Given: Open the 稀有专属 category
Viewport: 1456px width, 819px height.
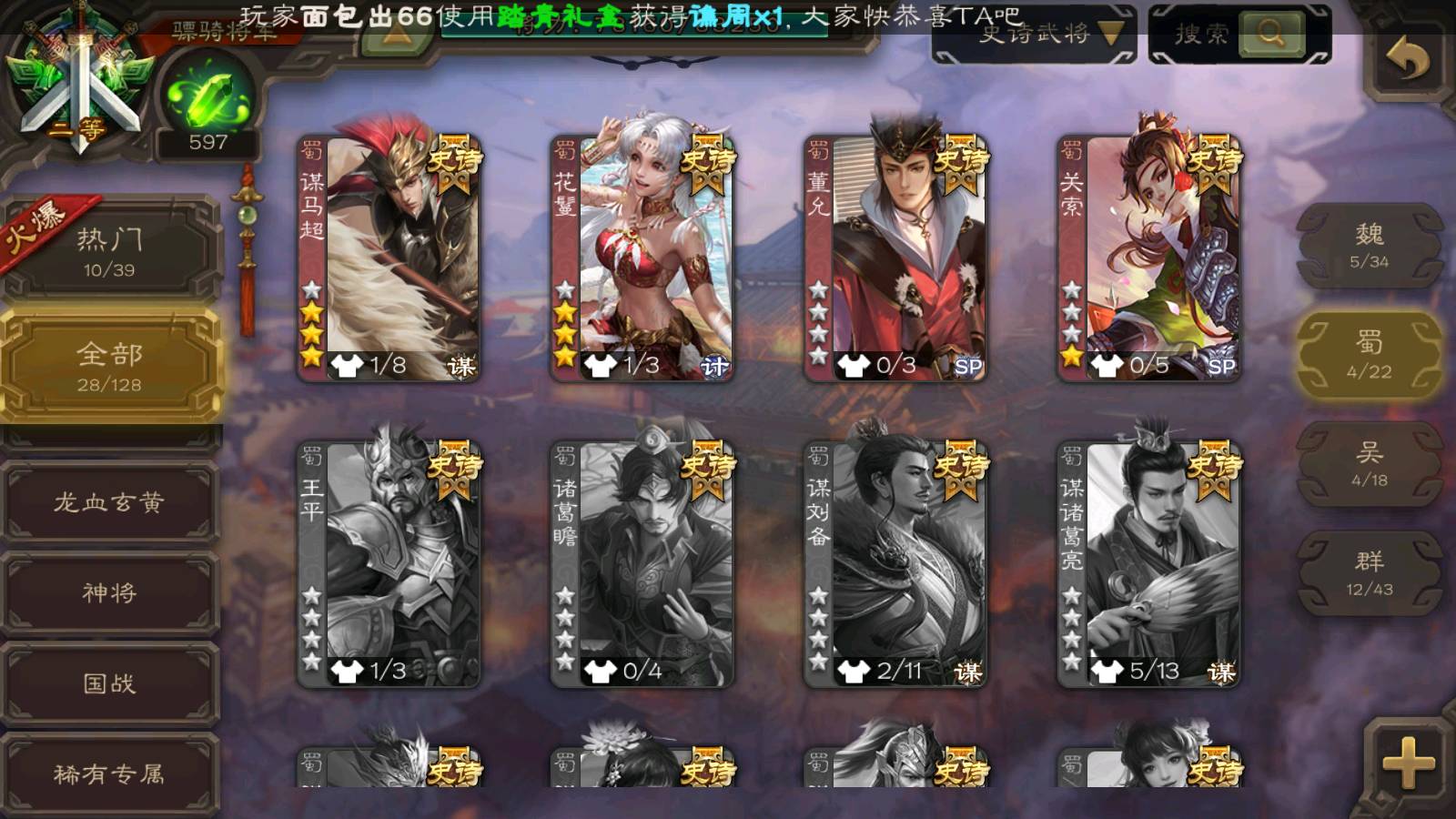Looking at the screenshot, I should [x=109, y=773].
